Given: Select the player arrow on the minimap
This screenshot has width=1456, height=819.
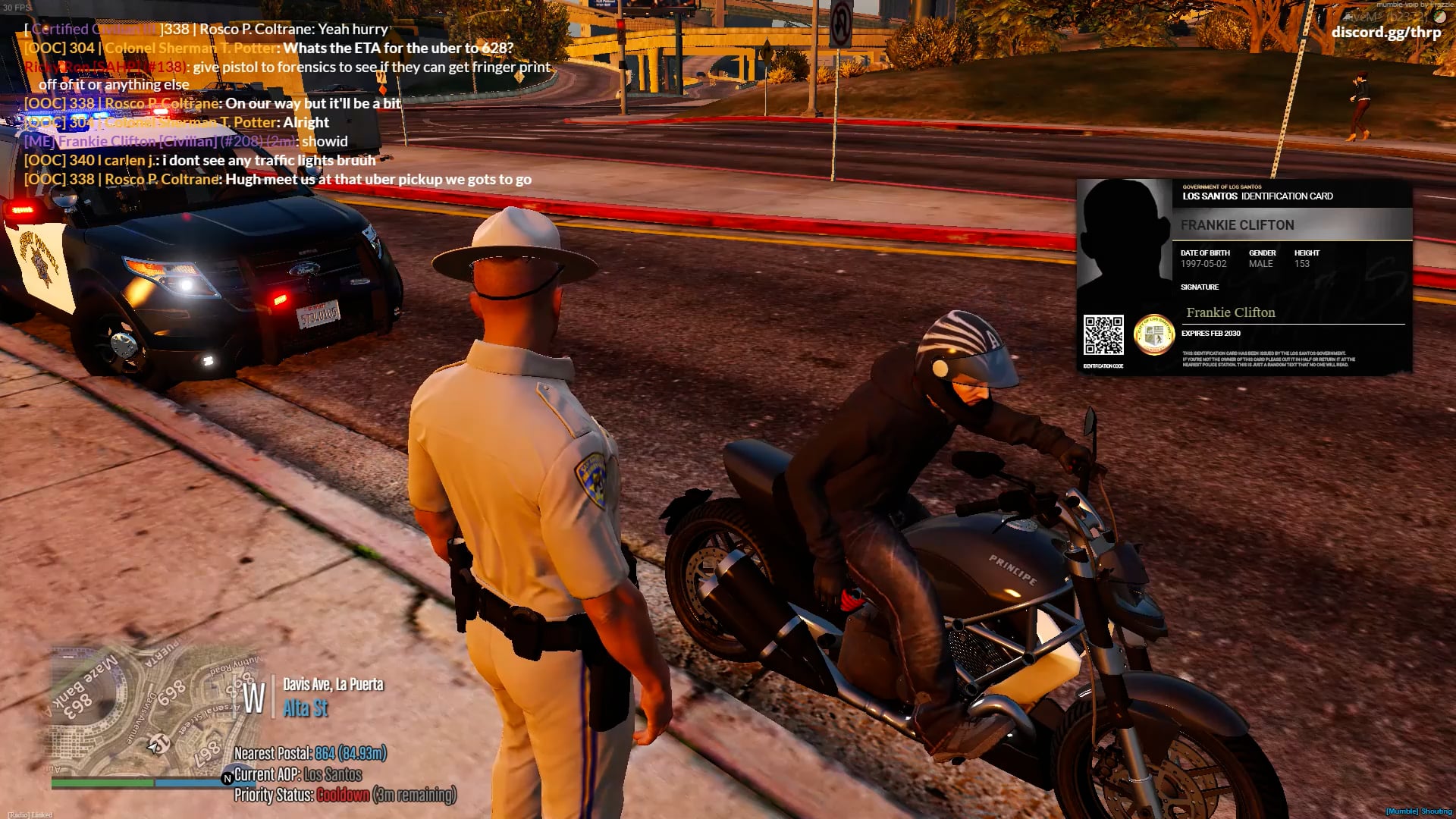Looking at the screenshot, I should pyautogui.click(x=158, y=744).
